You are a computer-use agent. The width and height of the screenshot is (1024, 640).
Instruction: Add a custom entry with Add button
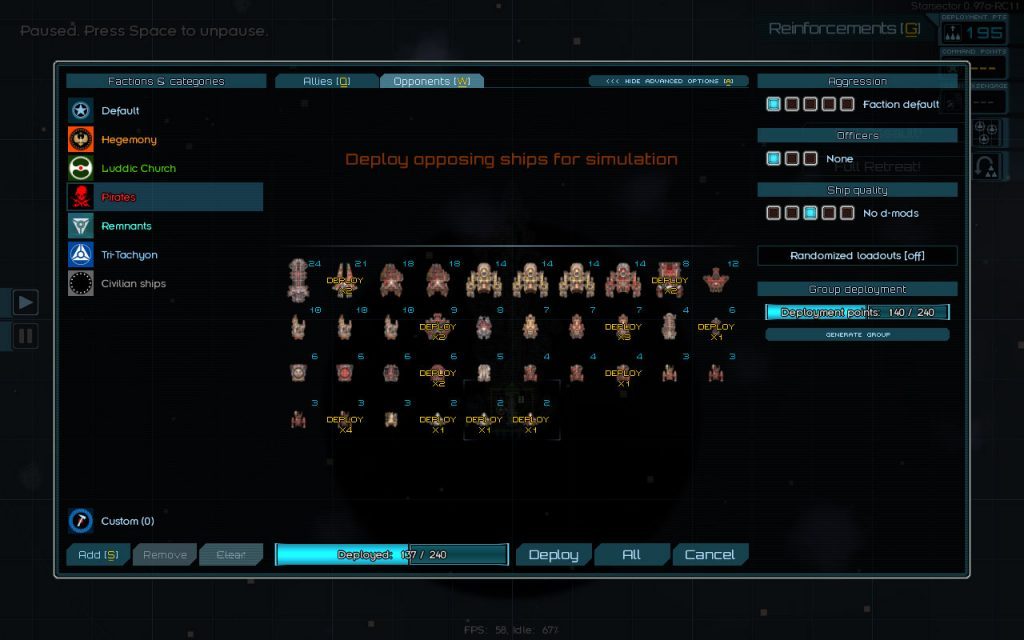coord(97,555)
